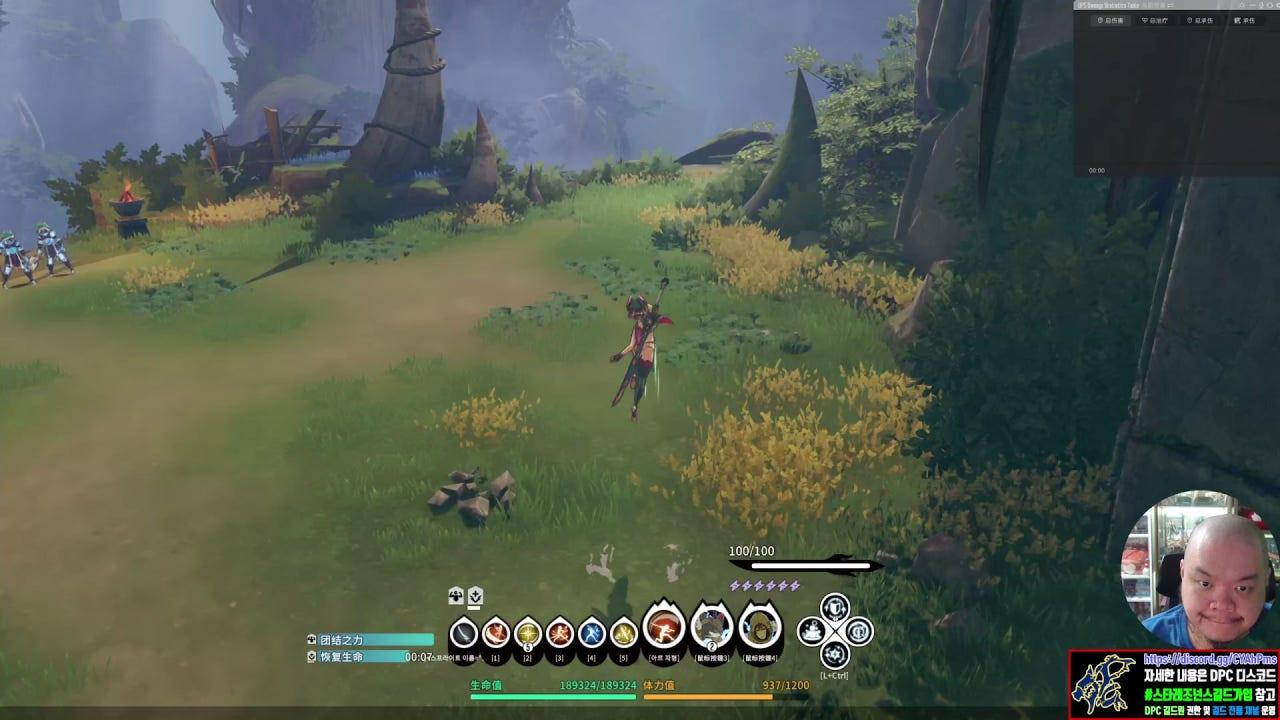Select the basic blade attack skill icon
Viewport: 1280px width, 720px height.
click(x=463, y=633)
